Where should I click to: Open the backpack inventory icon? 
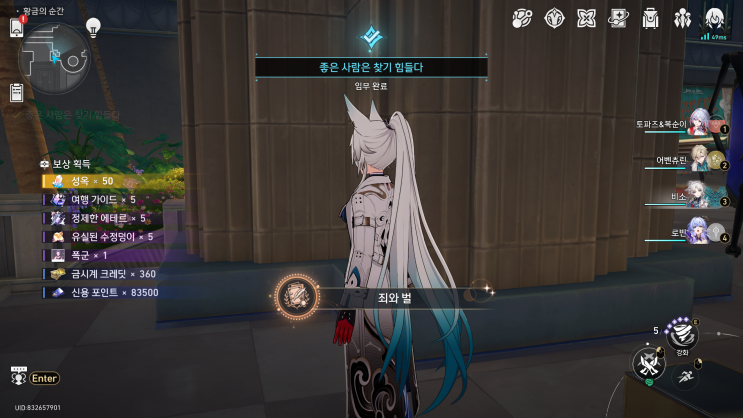[x=651, y=17]
